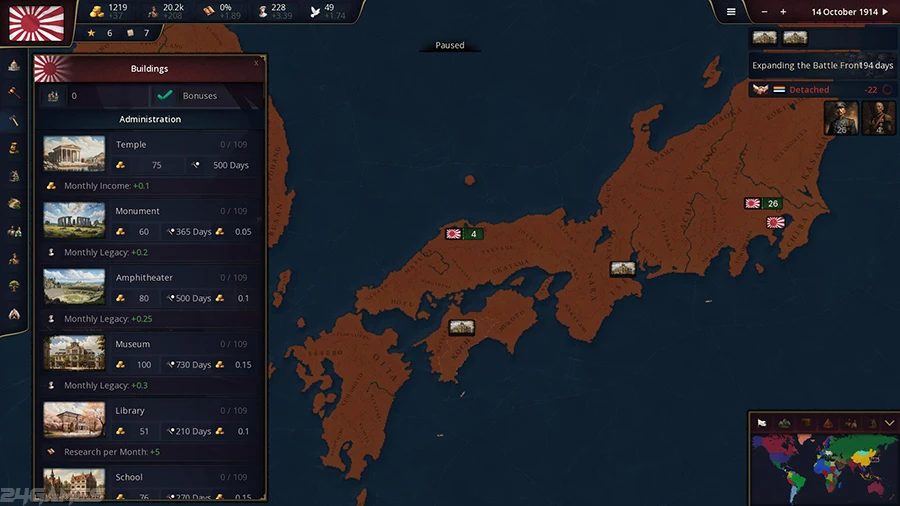The width and height of the screenshot is (900, 506).
Task: Increase game speed with plus button
Action: click(783, 12)
